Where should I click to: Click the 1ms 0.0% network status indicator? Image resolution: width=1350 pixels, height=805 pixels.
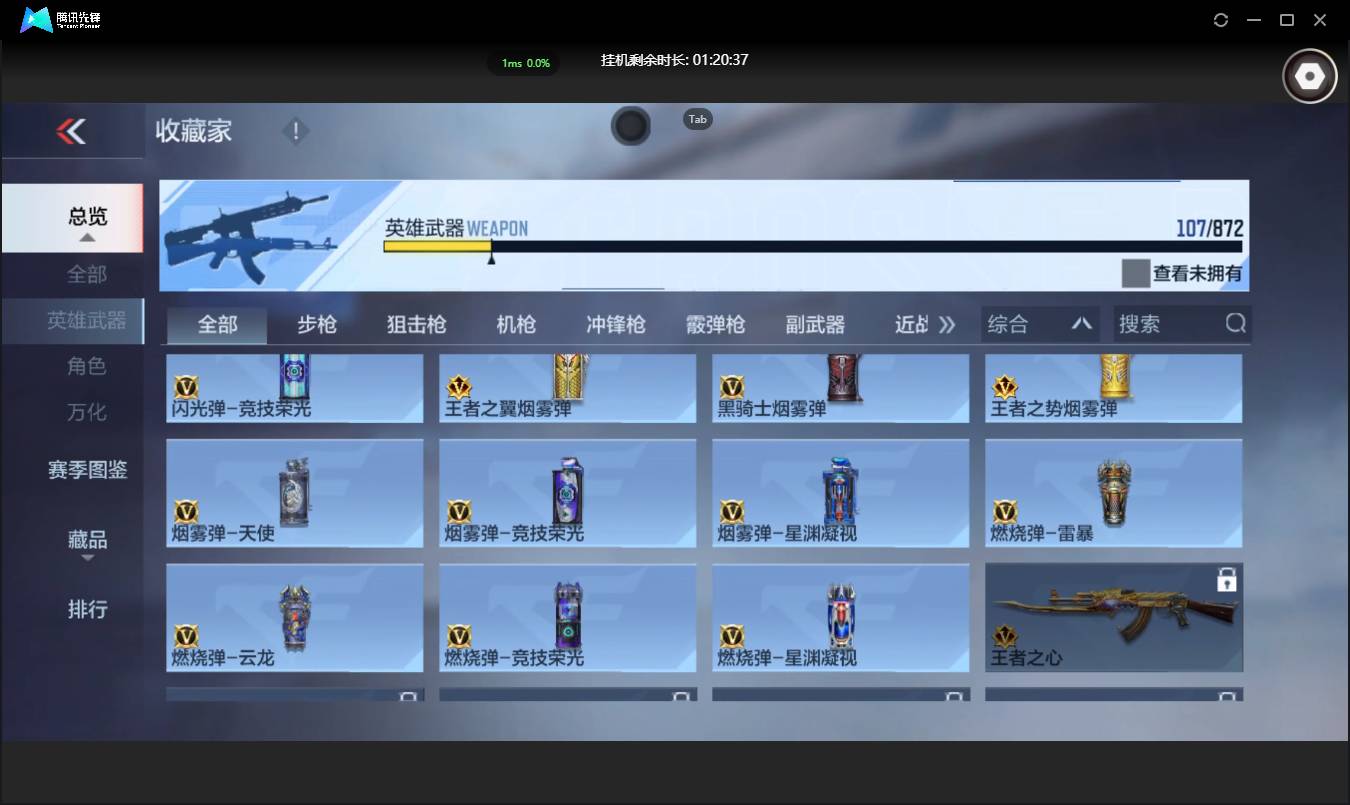(523, 63)
